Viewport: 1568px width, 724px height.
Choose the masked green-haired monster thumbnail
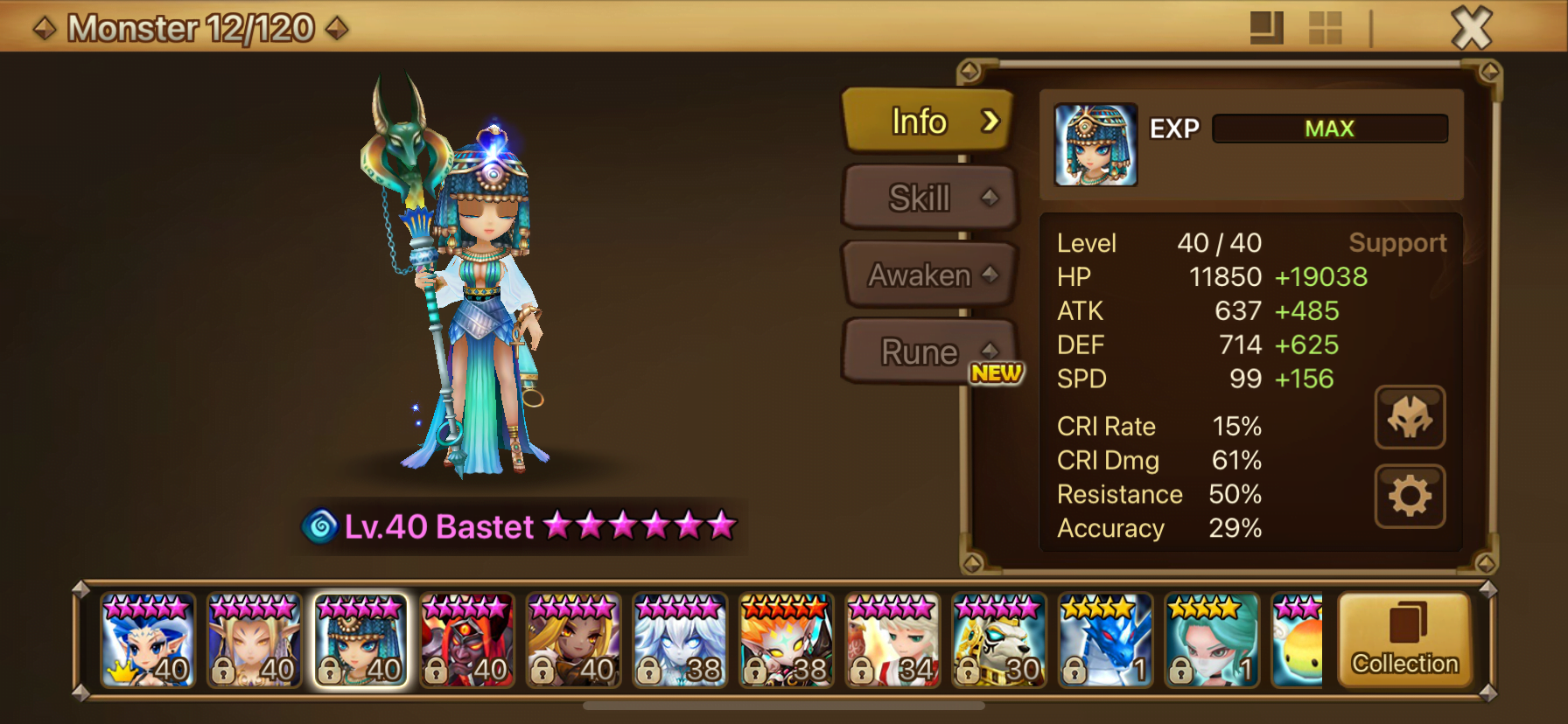tap(1211, 641)
